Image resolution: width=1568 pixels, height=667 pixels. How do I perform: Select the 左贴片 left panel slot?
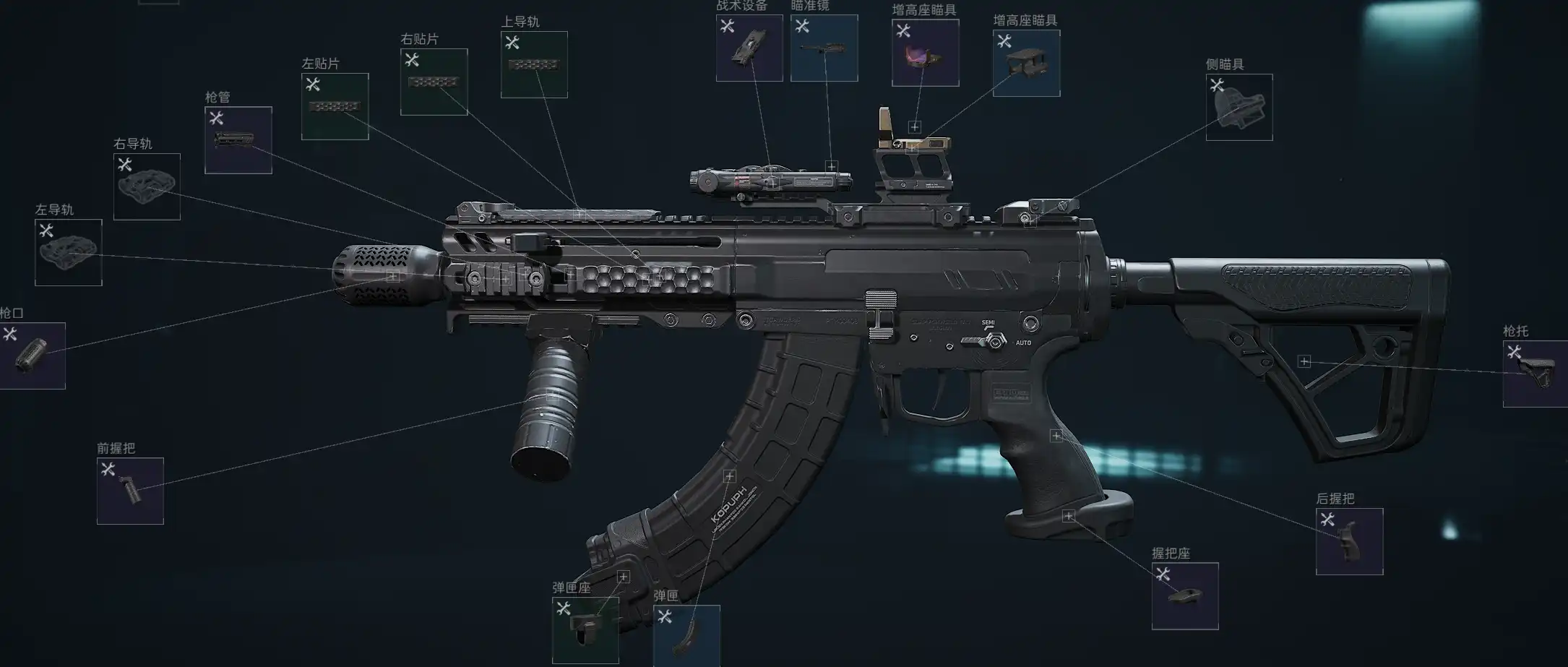[335, 106]
